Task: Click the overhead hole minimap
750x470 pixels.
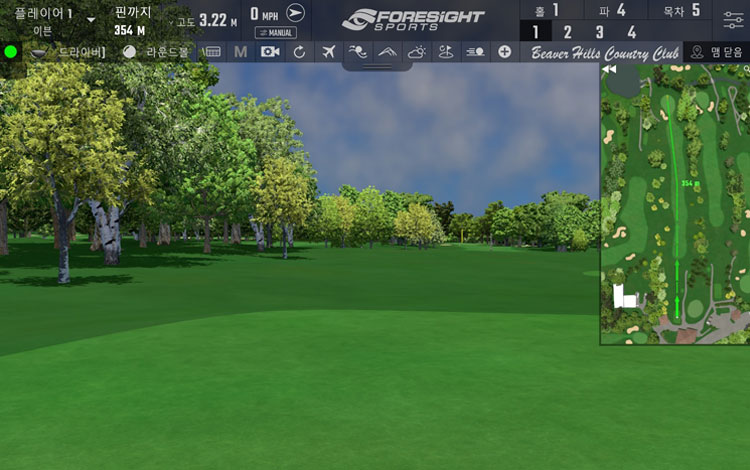Action: pos(676,210)
